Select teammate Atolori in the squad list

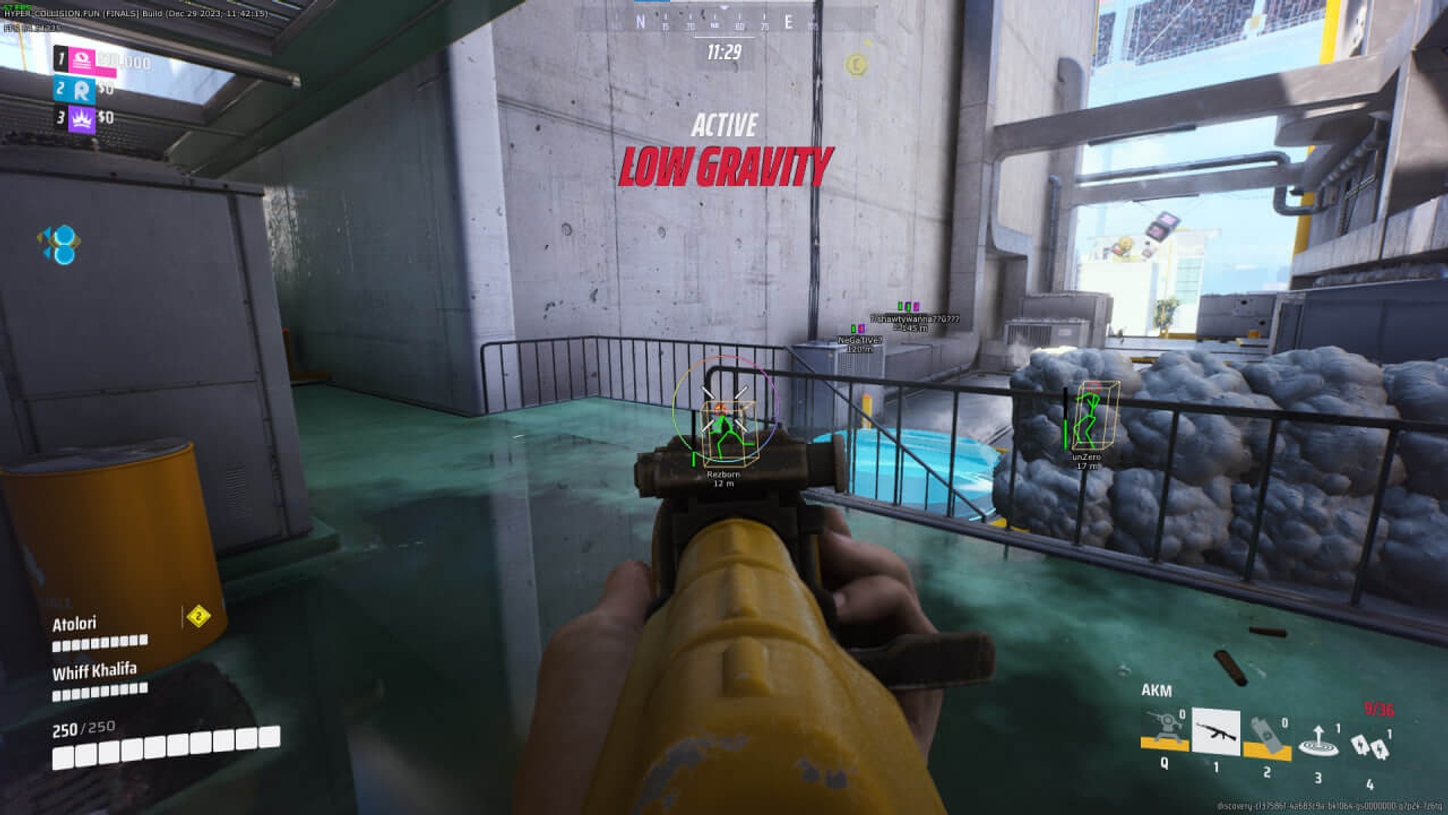[x=75, y=624]
